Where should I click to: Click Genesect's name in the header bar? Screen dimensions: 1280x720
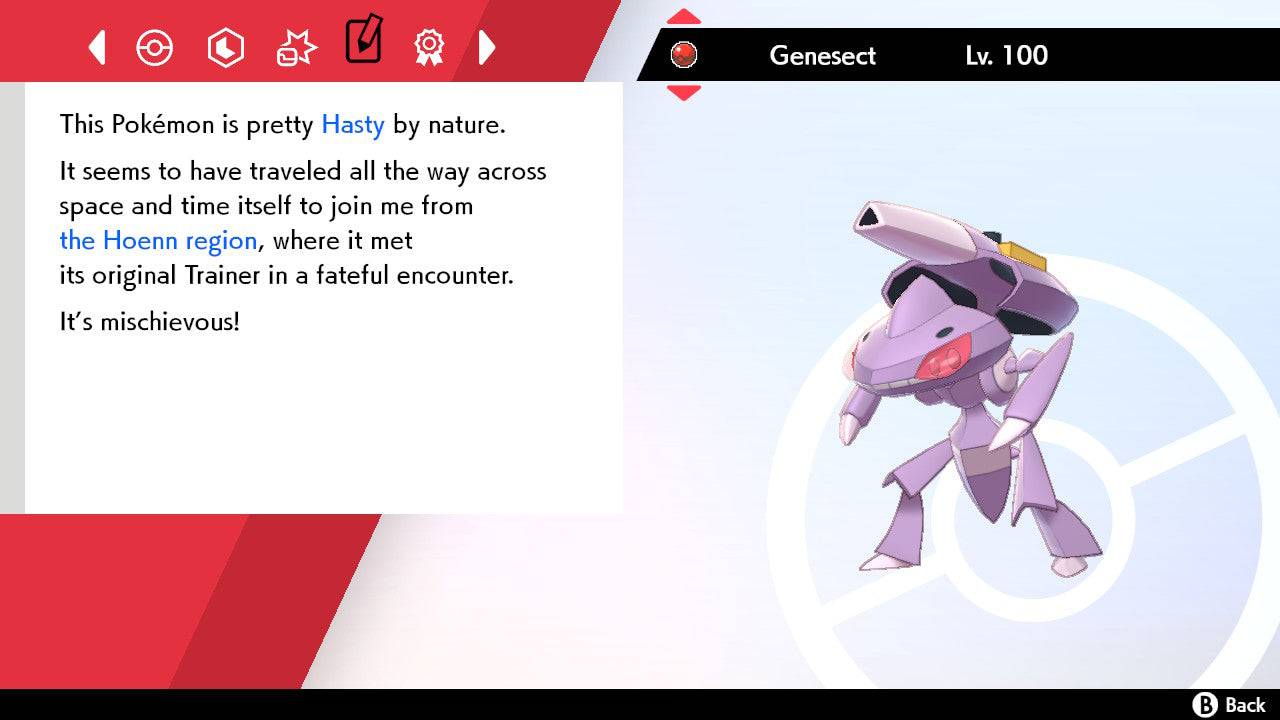pos(822,56)
